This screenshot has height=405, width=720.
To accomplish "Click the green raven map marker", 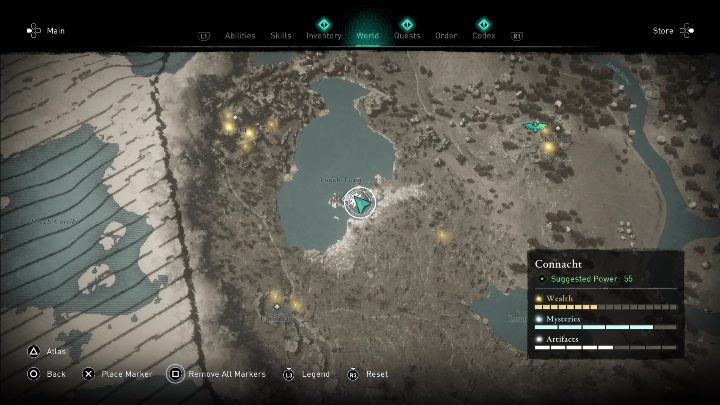I will click(535, 126).
